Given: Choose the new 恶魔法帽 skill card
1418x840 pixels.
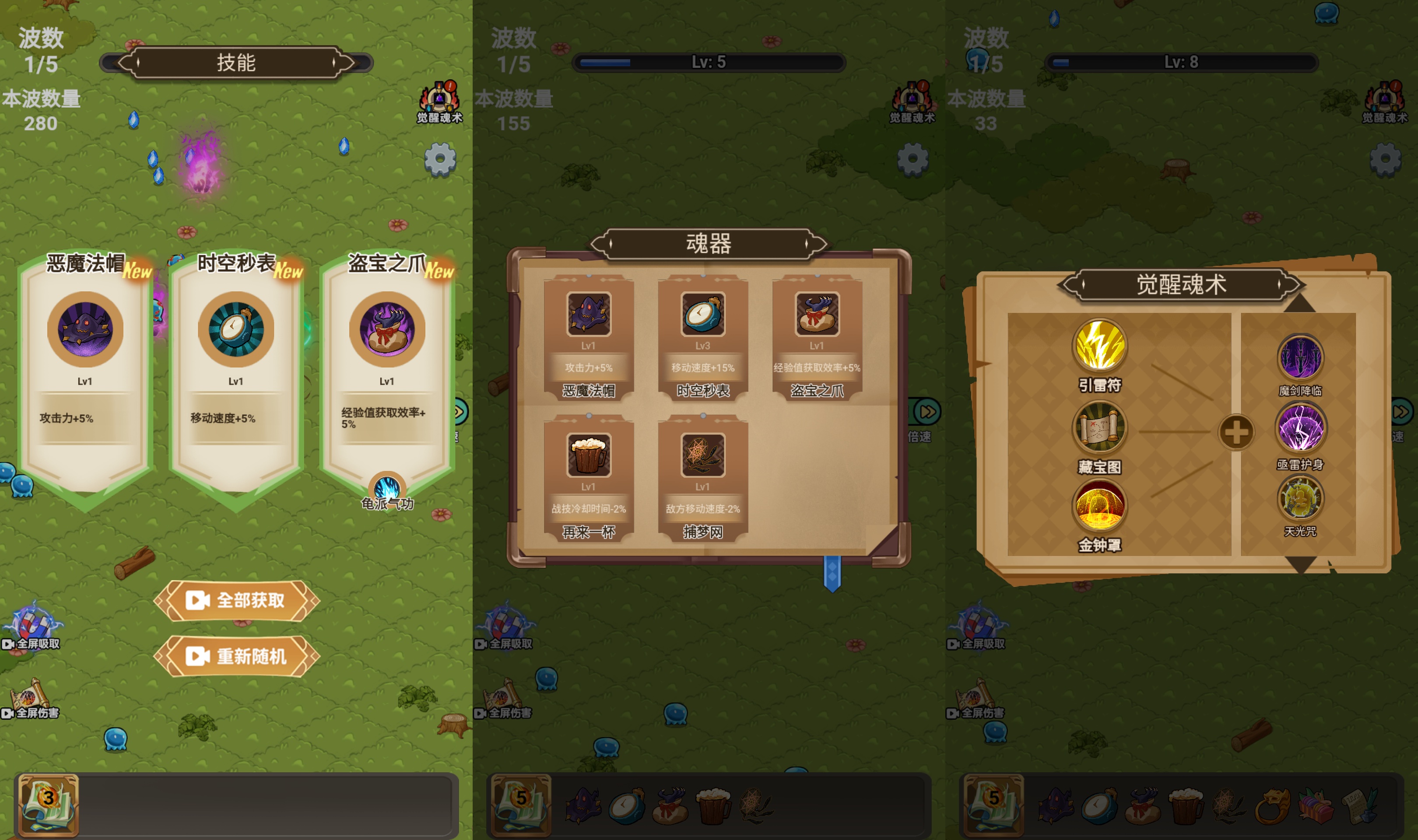Looking at the screenshot, I should click(x=85, y=374).
